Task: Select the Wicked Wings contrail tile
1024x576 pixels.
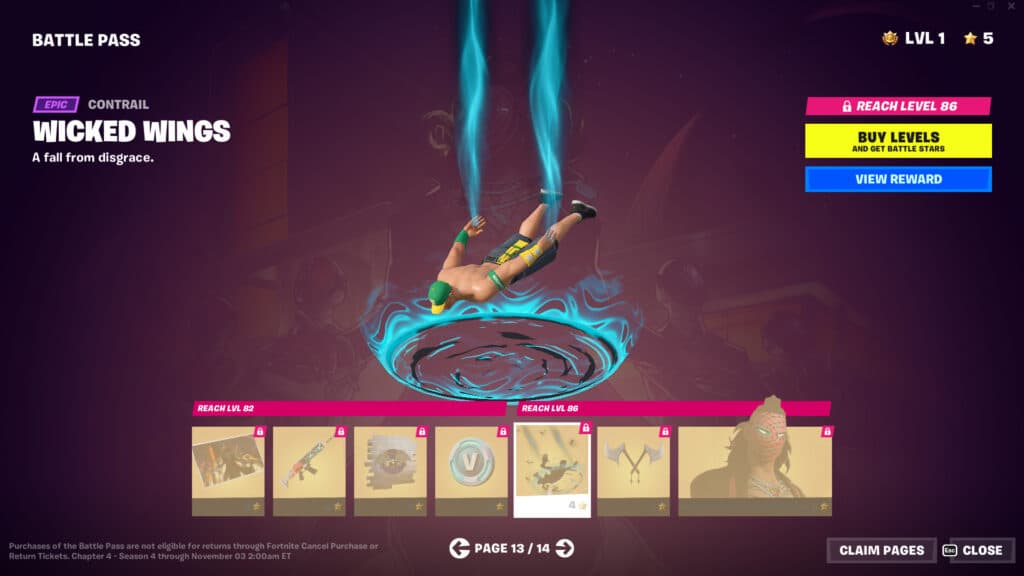Action: point(552,470)
